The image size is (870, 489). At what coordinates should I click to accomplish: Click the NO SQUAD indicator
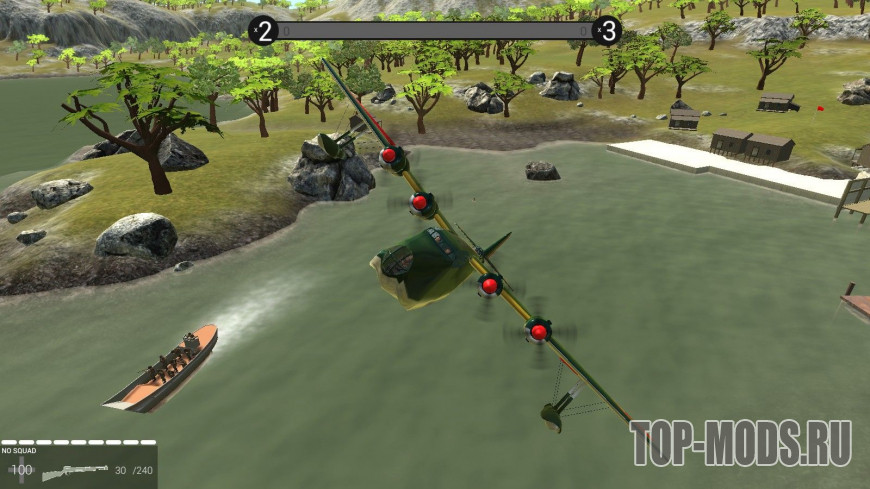point(19,452)
